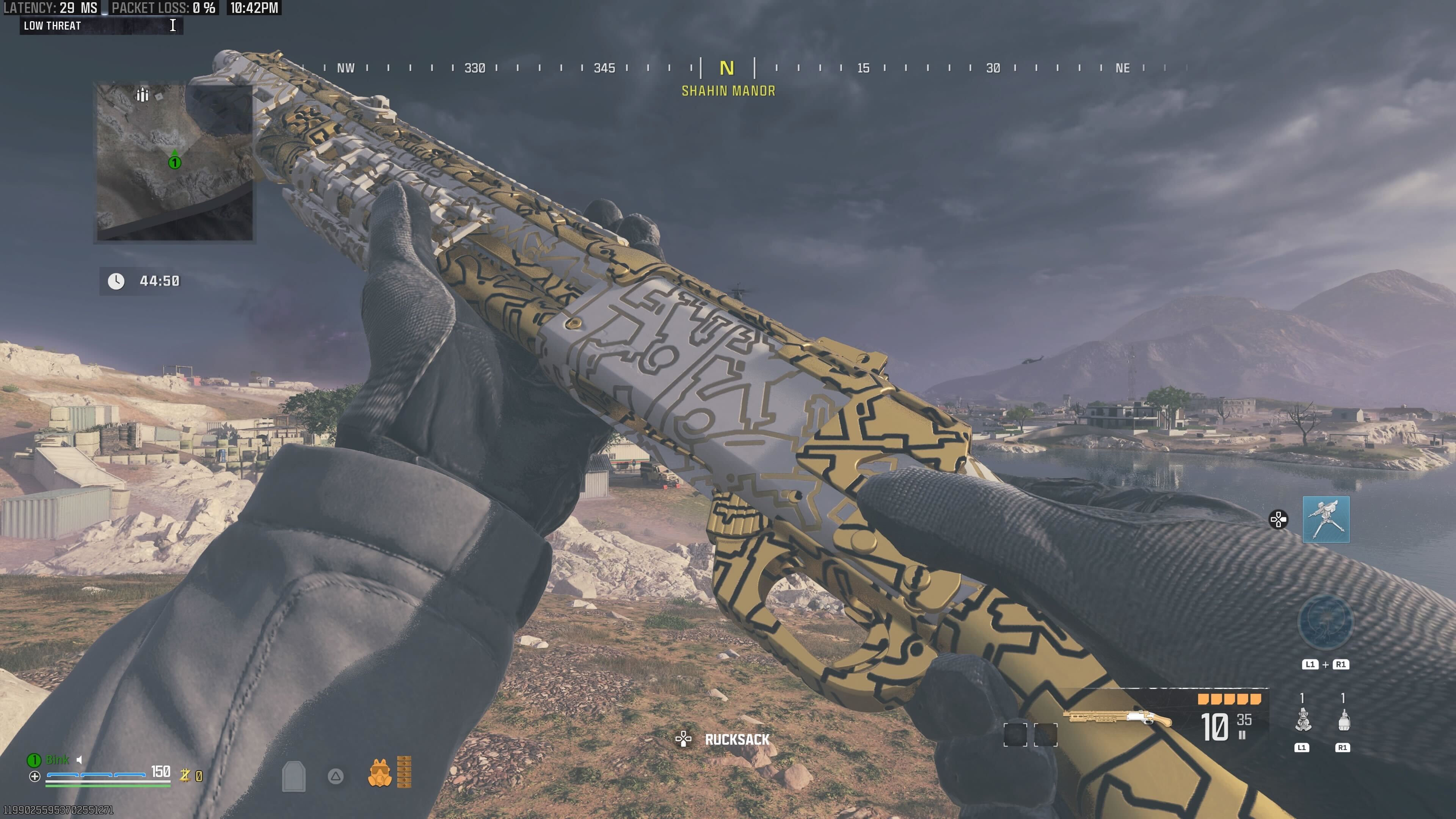Click the clock icon beside the 44:50 timer
Screen dimensions: 1456x819
(x=116, y=281)
